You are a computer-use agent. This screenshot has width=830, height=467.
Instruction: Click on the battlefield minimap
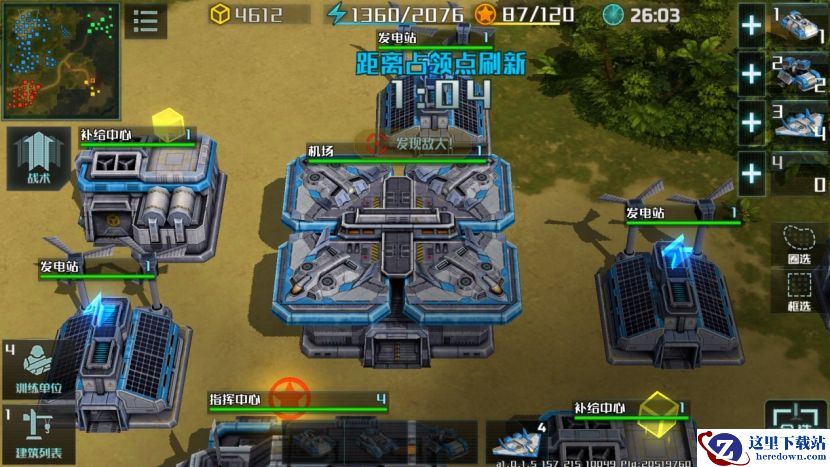point(60,60)
